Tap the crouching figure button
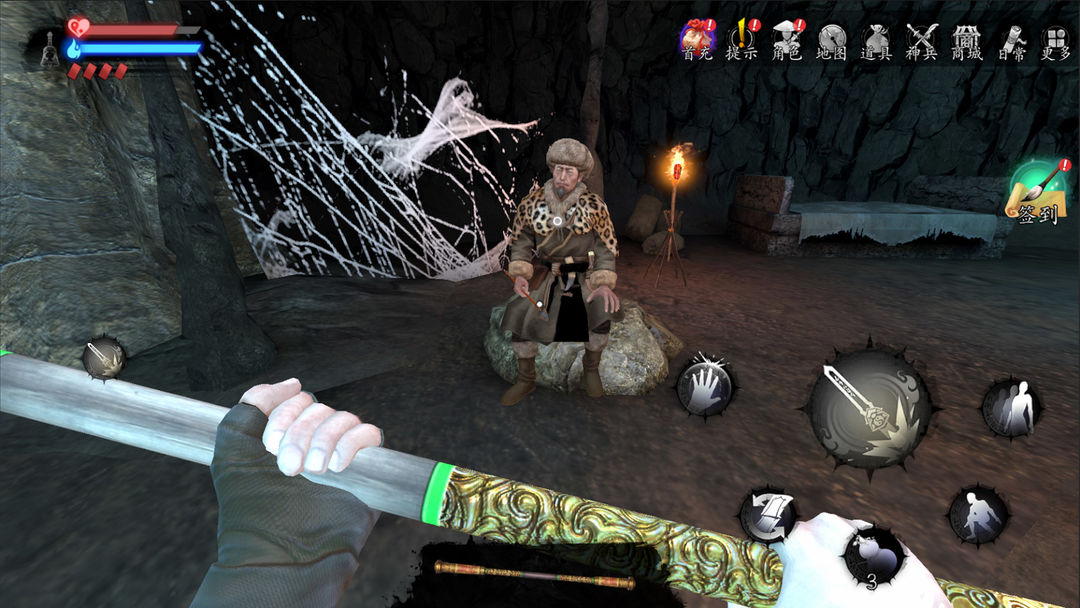1080x608 pixels. click(977, 515)
